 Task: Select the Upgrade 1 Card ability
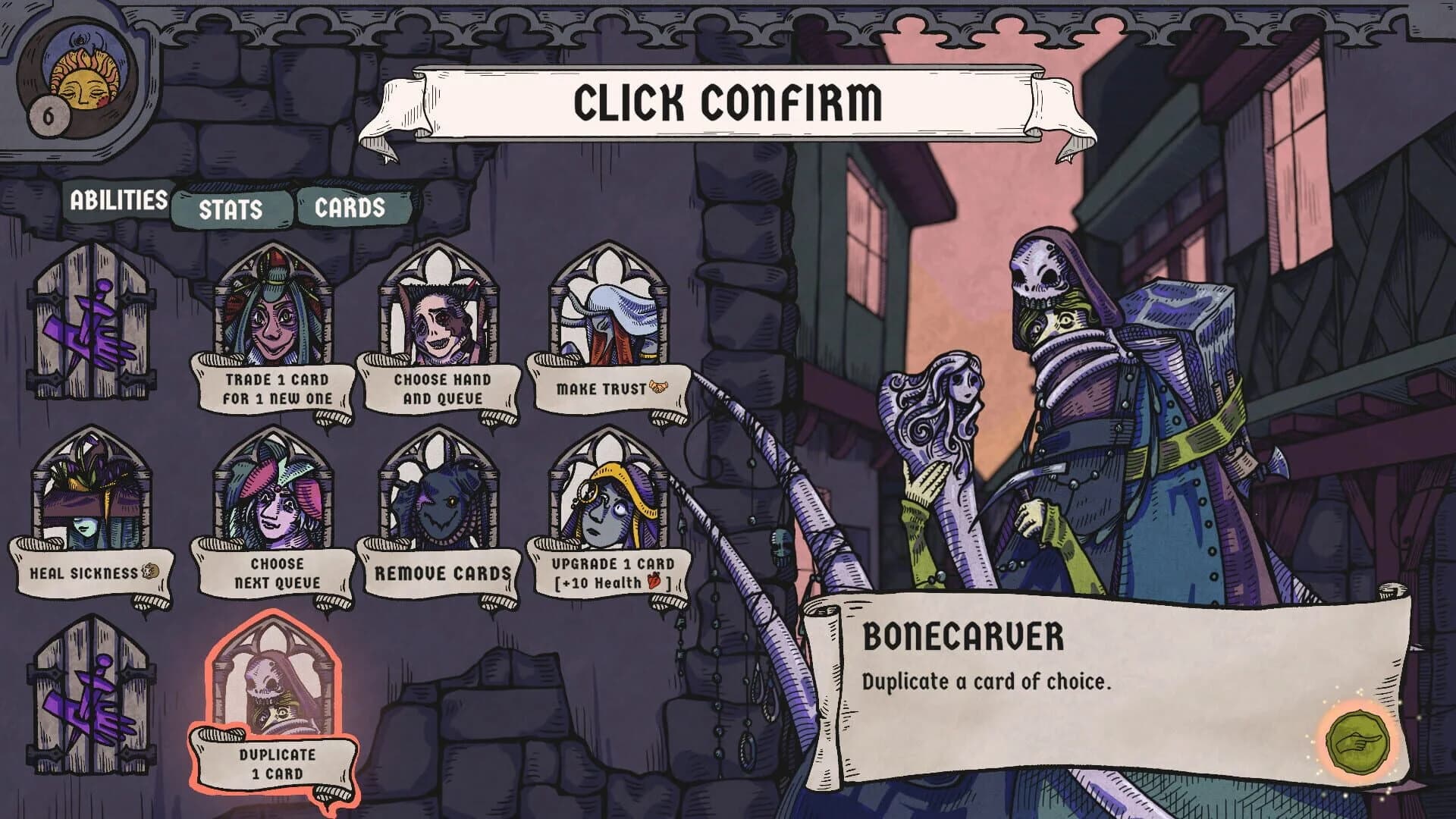[x=603, y=500]
